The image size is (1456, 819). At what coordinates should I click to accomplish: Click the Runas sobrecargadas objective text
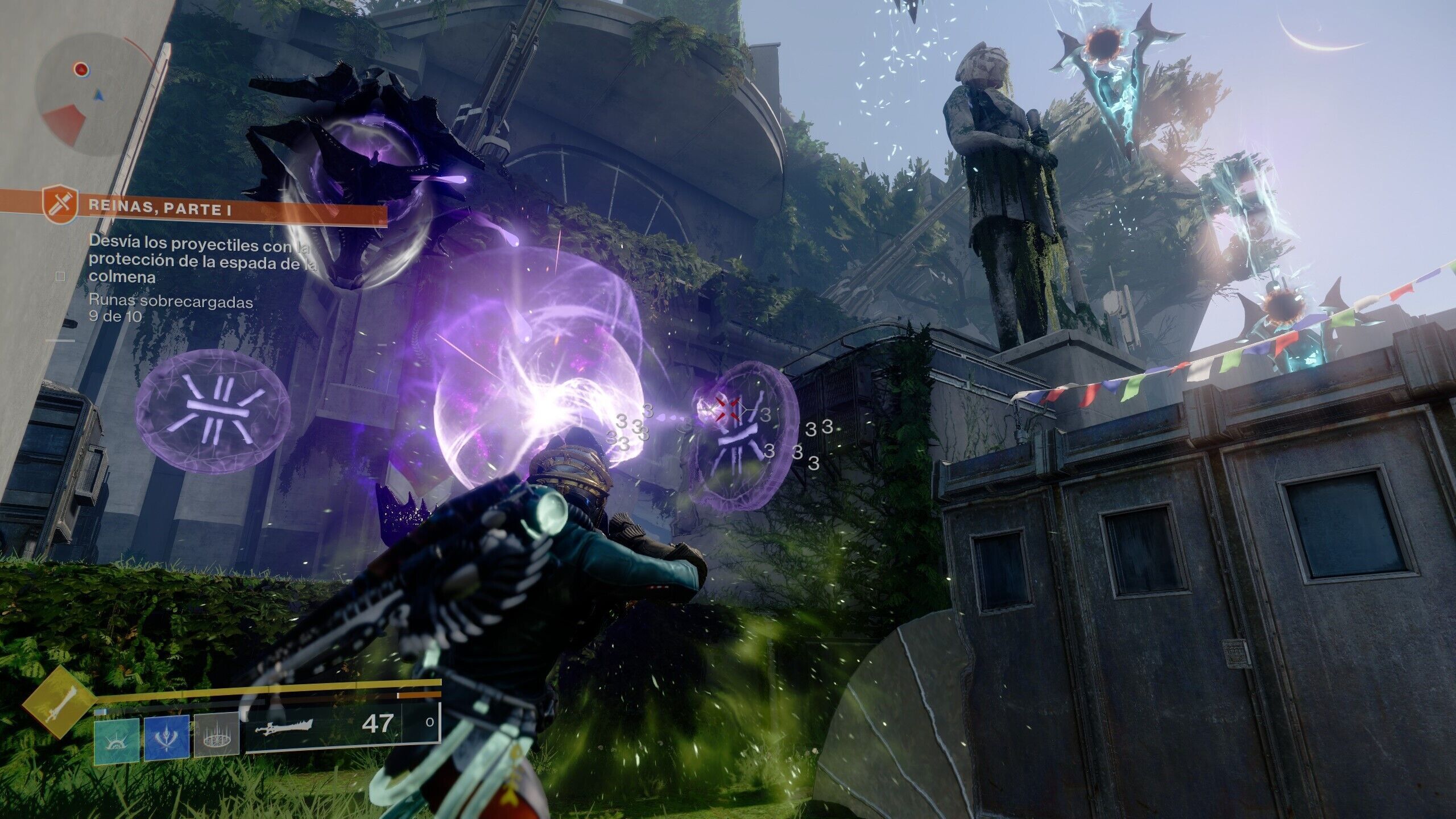click(171, 302)
